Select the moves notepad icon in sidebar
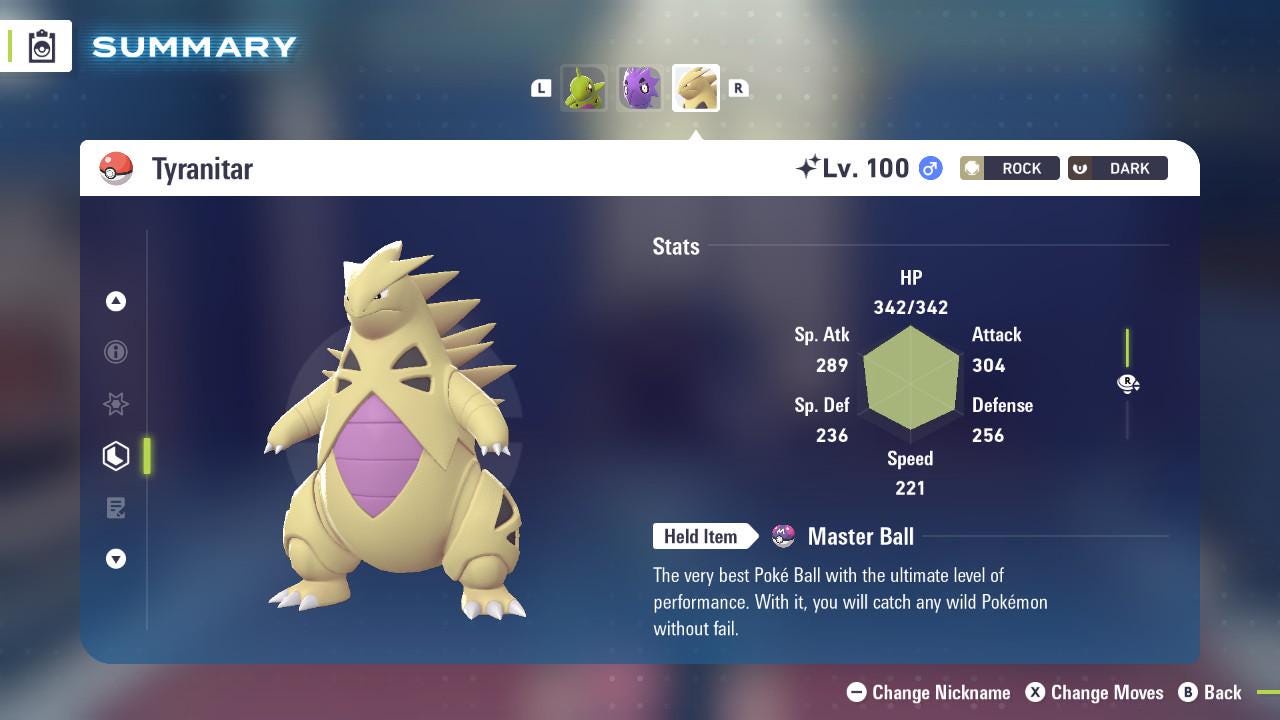The image size is (1280, 720). tap(116, 507)
